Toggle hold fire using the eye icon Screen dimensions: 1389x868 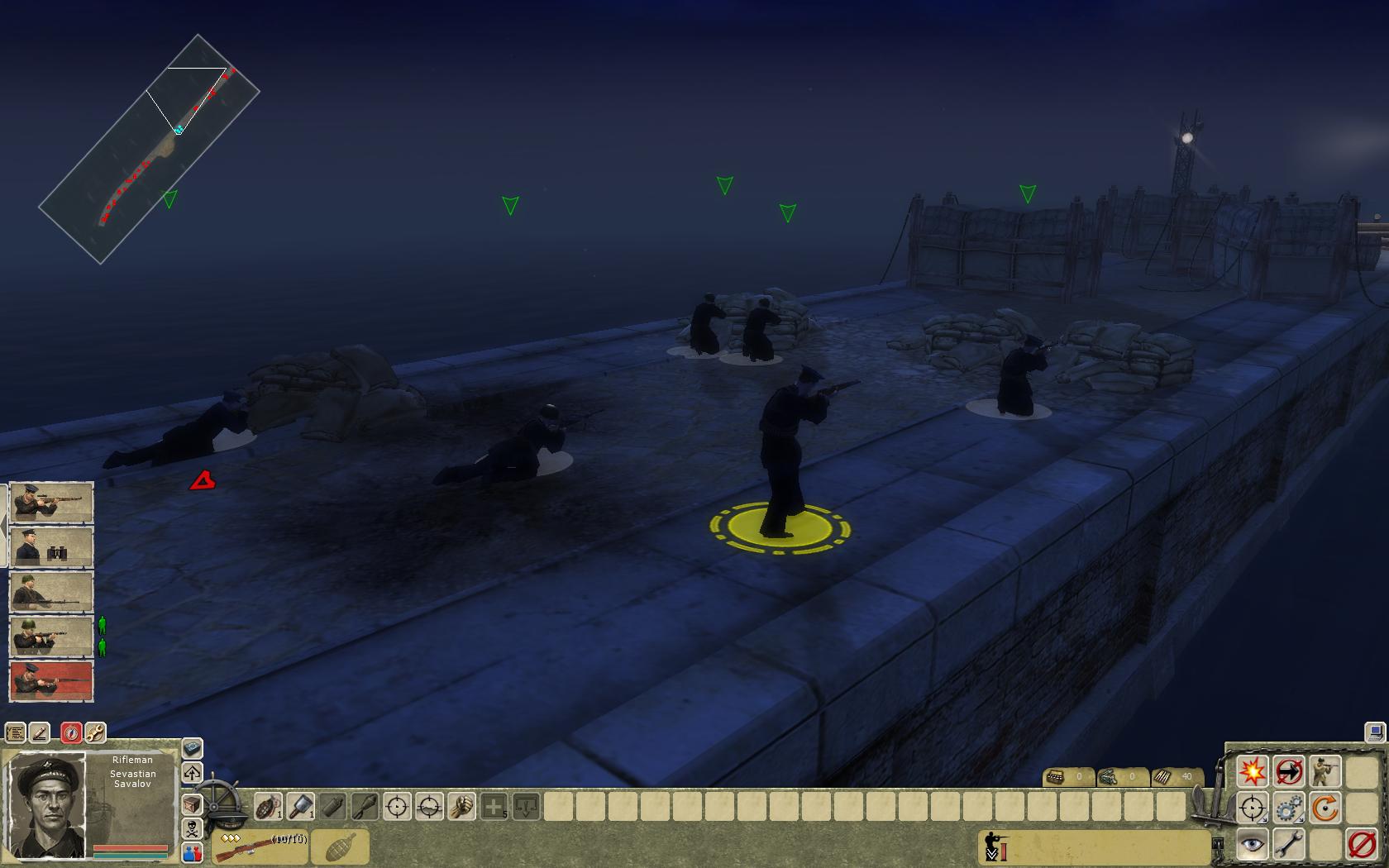click(1251, 844)
